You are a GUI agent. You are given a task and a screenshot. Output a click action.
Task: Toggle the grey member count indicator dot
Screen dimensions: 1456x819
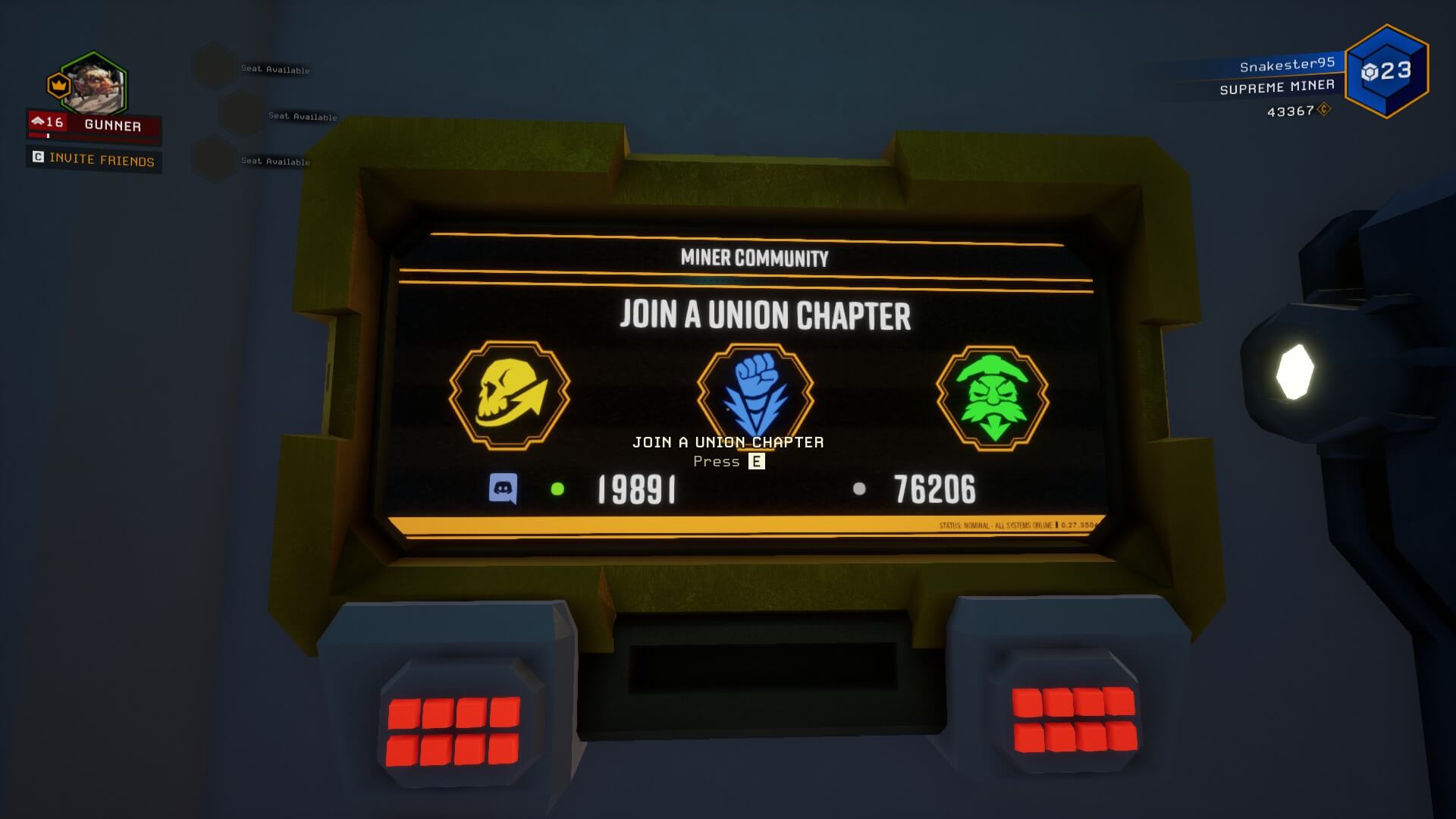(x=859, y=490)
